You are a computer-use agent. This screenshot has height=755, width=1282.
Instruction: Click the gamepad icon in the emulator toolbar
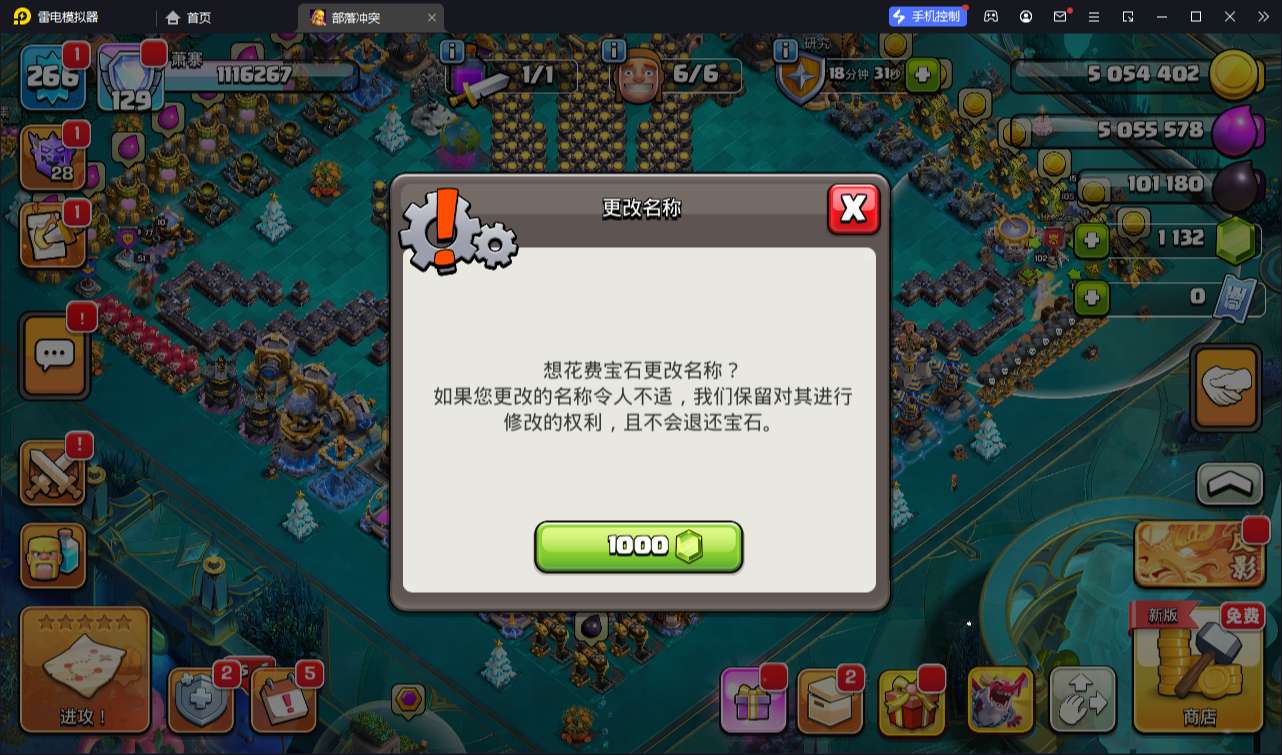click(990, 16)
